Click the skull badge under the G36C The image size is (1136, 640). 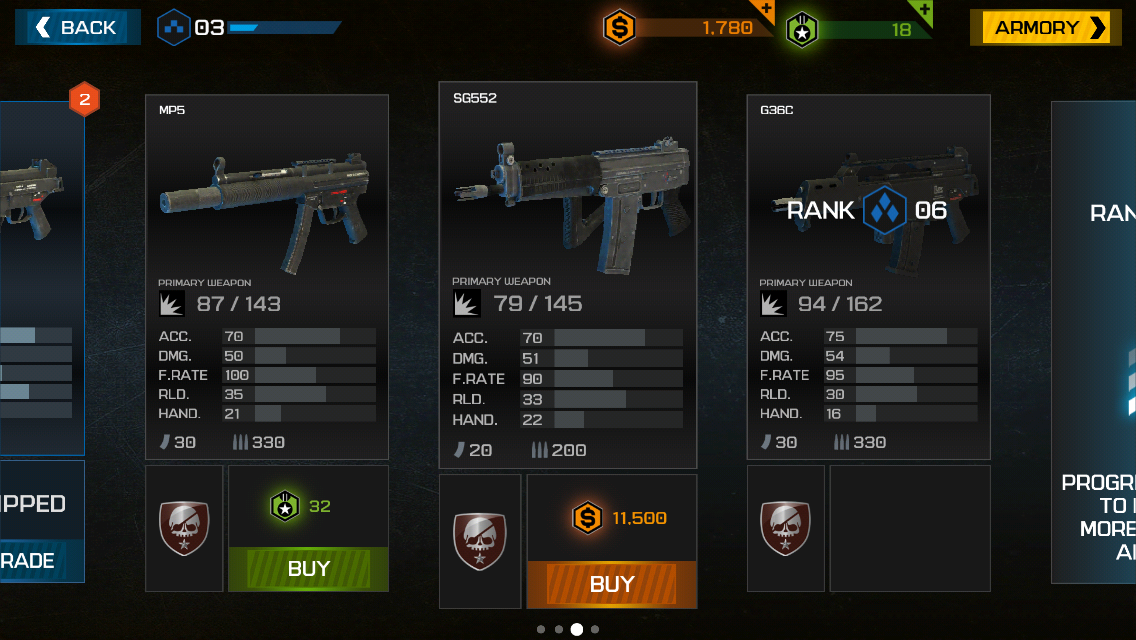pos(786,528)
